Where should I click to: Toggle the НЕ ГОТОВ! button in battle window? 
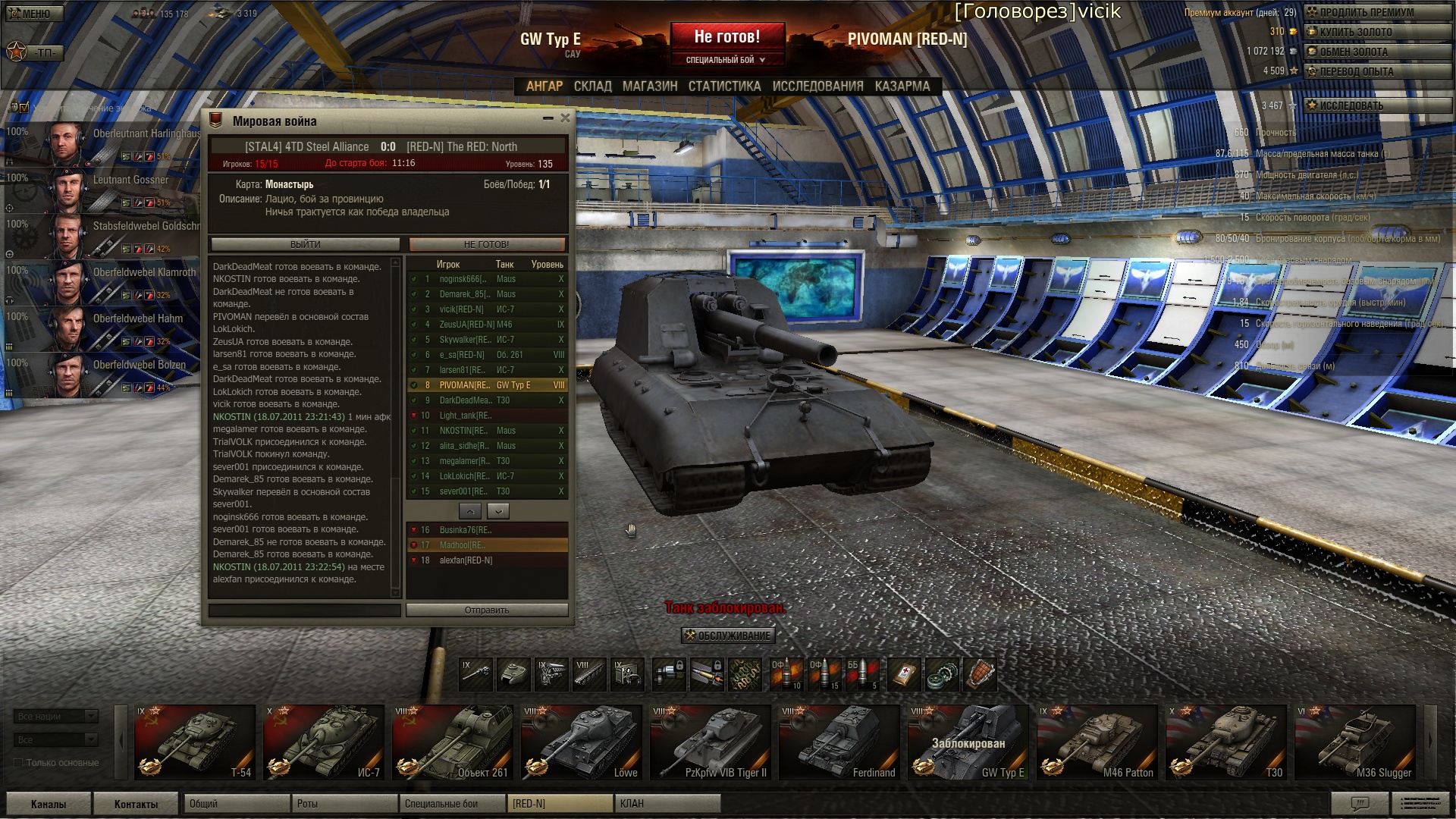click(487, 244)
